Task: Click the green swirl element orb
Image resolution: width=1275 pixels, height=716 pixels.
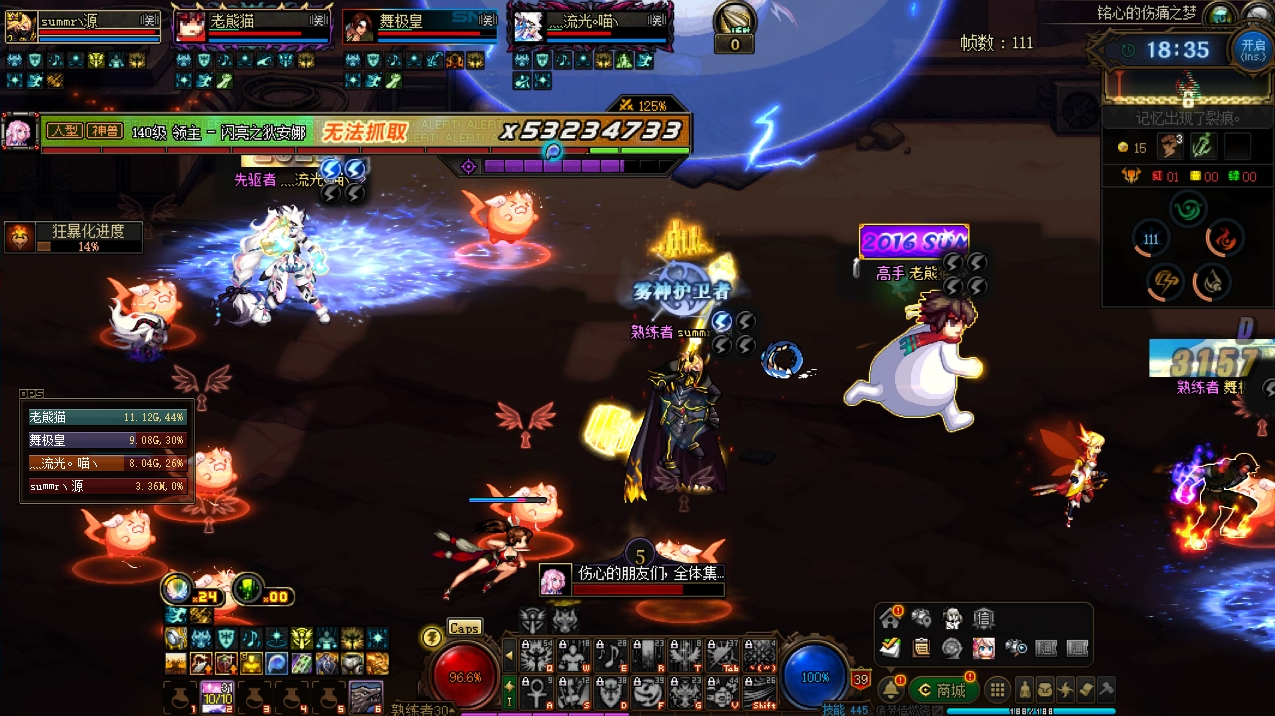Action: (x=1188, y=209)
